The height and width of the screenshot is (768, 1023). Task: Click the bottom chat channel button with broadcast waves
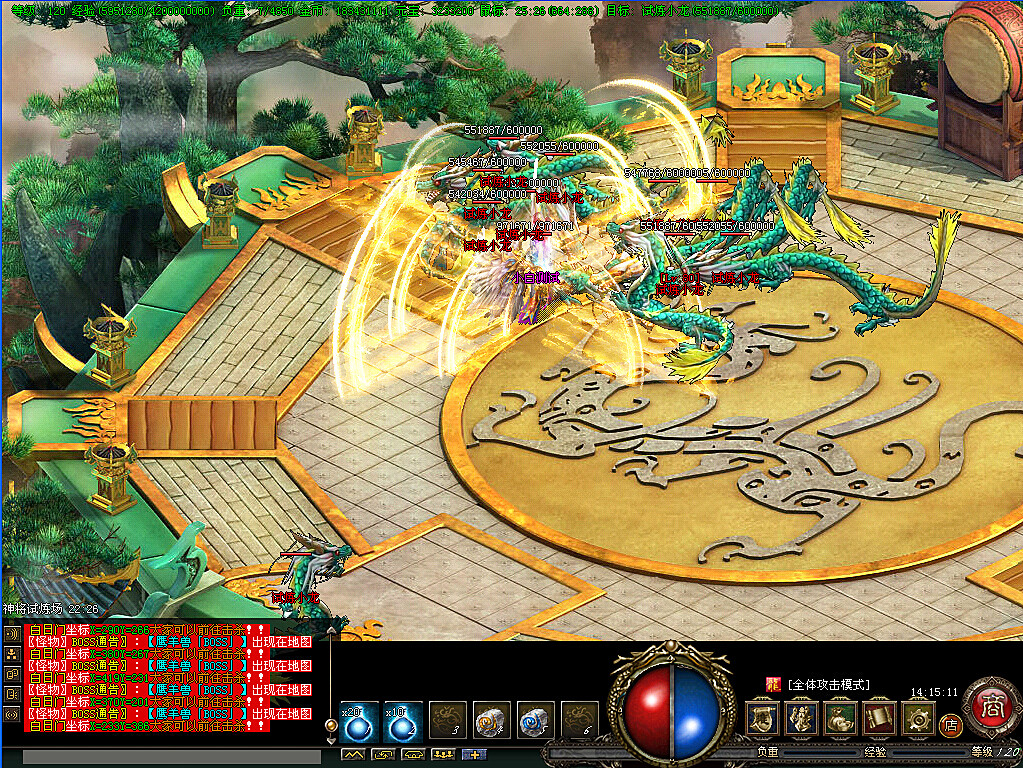click(x=12, y=715)
